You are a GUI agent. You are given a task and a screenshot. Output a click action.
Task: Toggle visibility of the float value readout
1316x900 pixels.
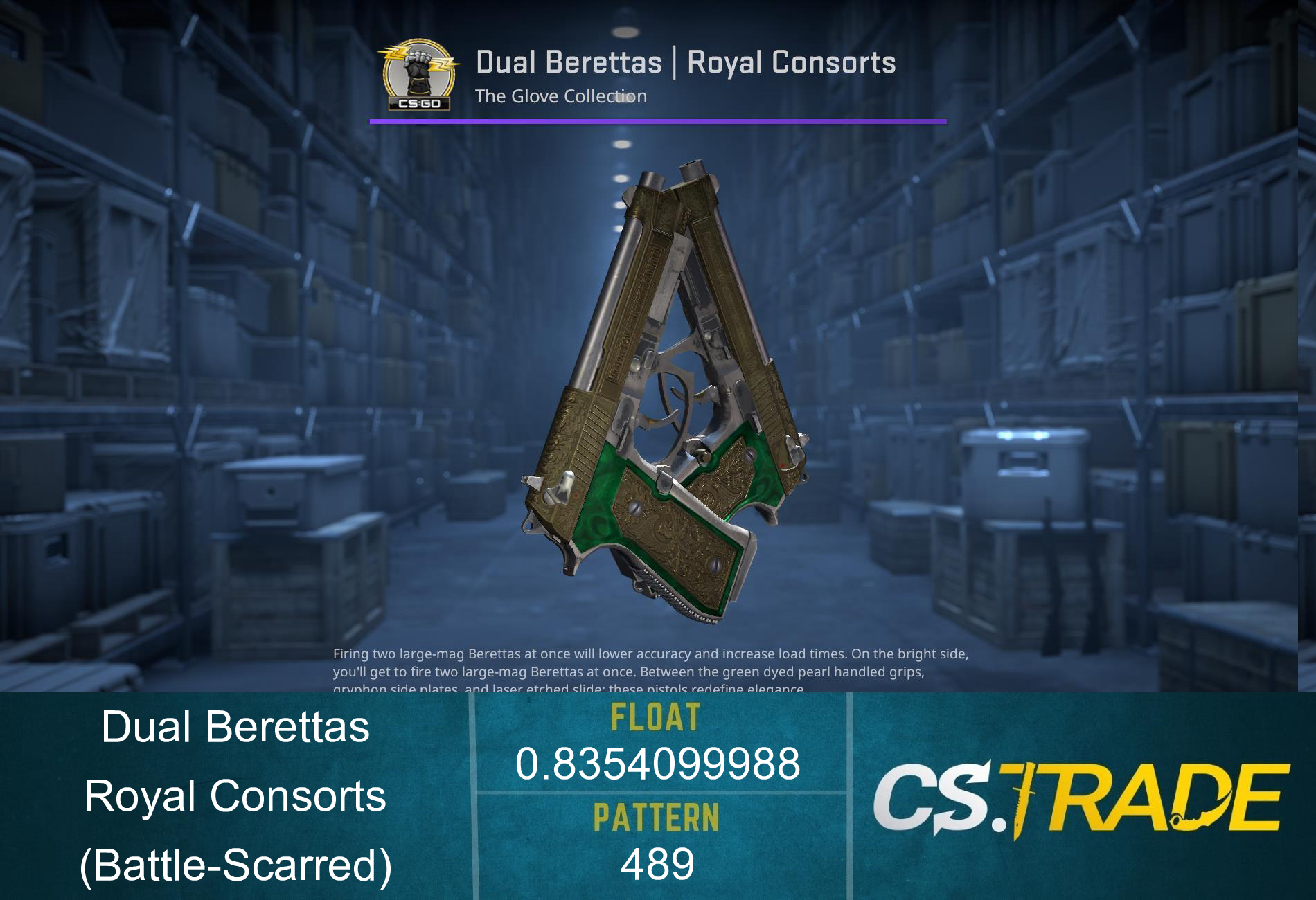[x=657, y=765]
